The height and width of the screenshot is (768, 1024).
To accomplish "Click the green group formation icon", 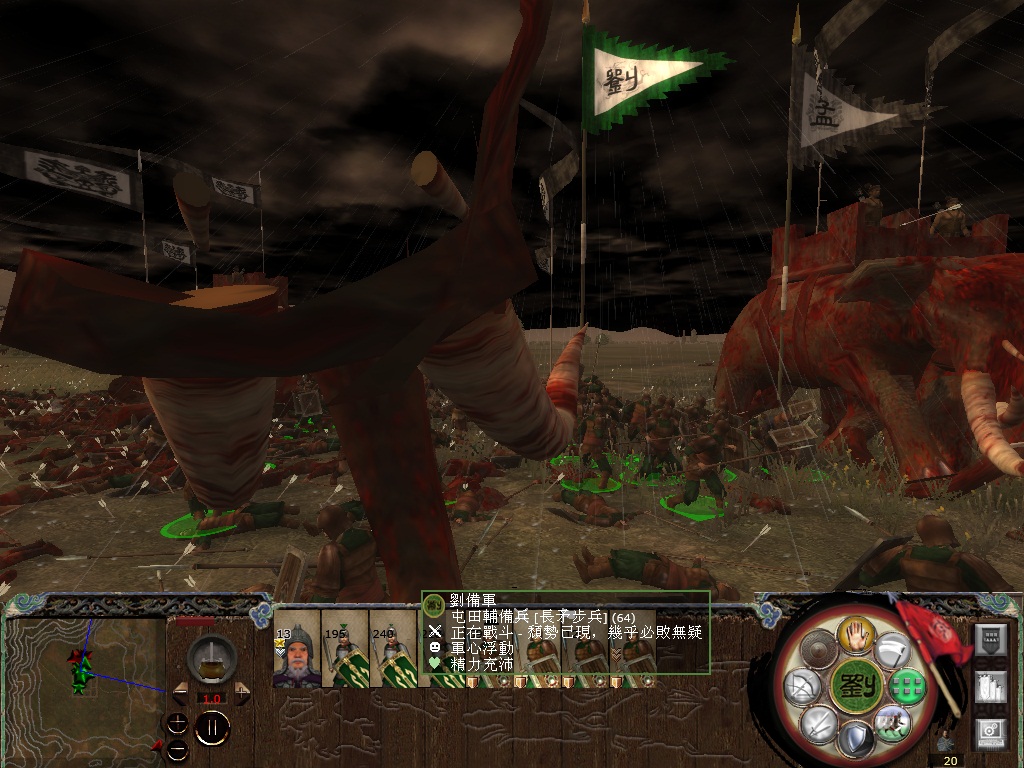I will point(906,686).
